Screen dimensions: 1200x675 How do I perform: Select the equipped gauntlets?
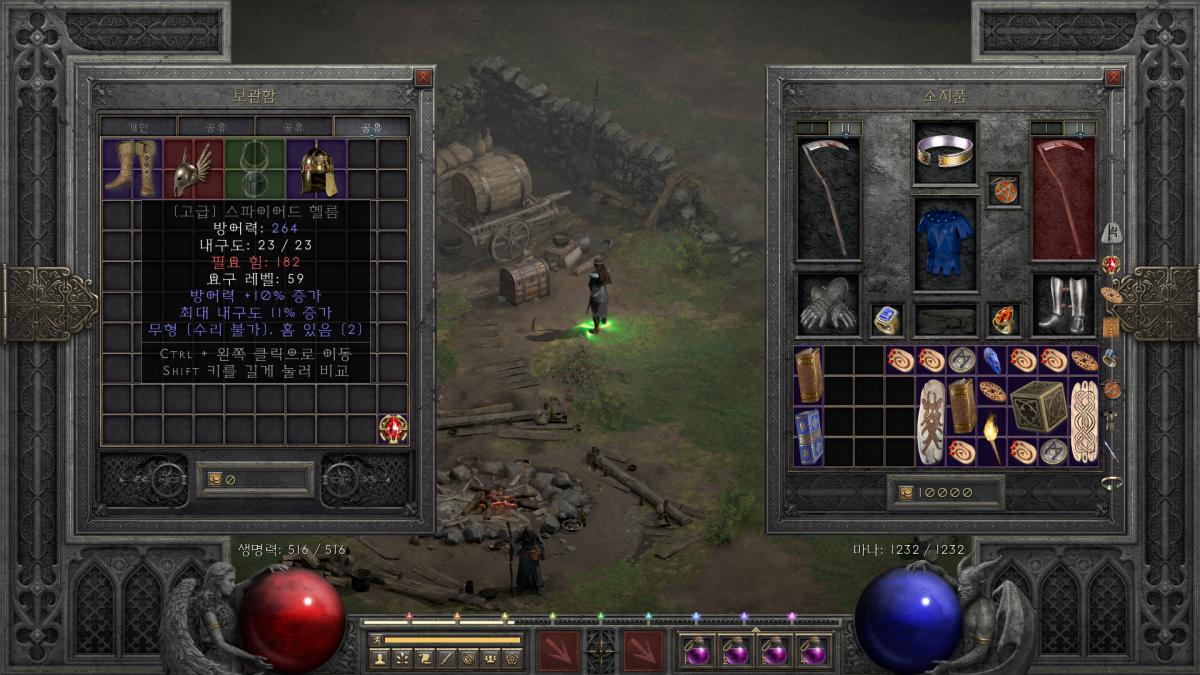tap(827, 305)
